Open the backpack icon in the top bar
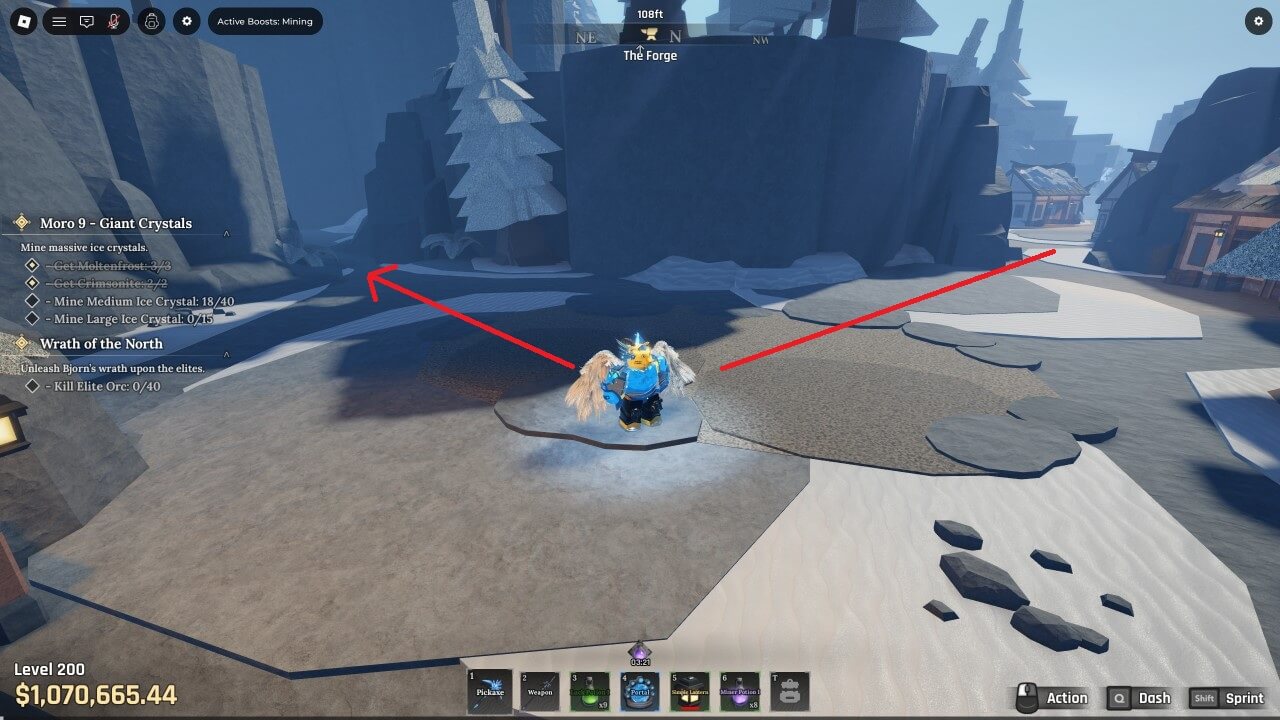The height and width of the screenshot is (720, 1280). pos(151,21)
